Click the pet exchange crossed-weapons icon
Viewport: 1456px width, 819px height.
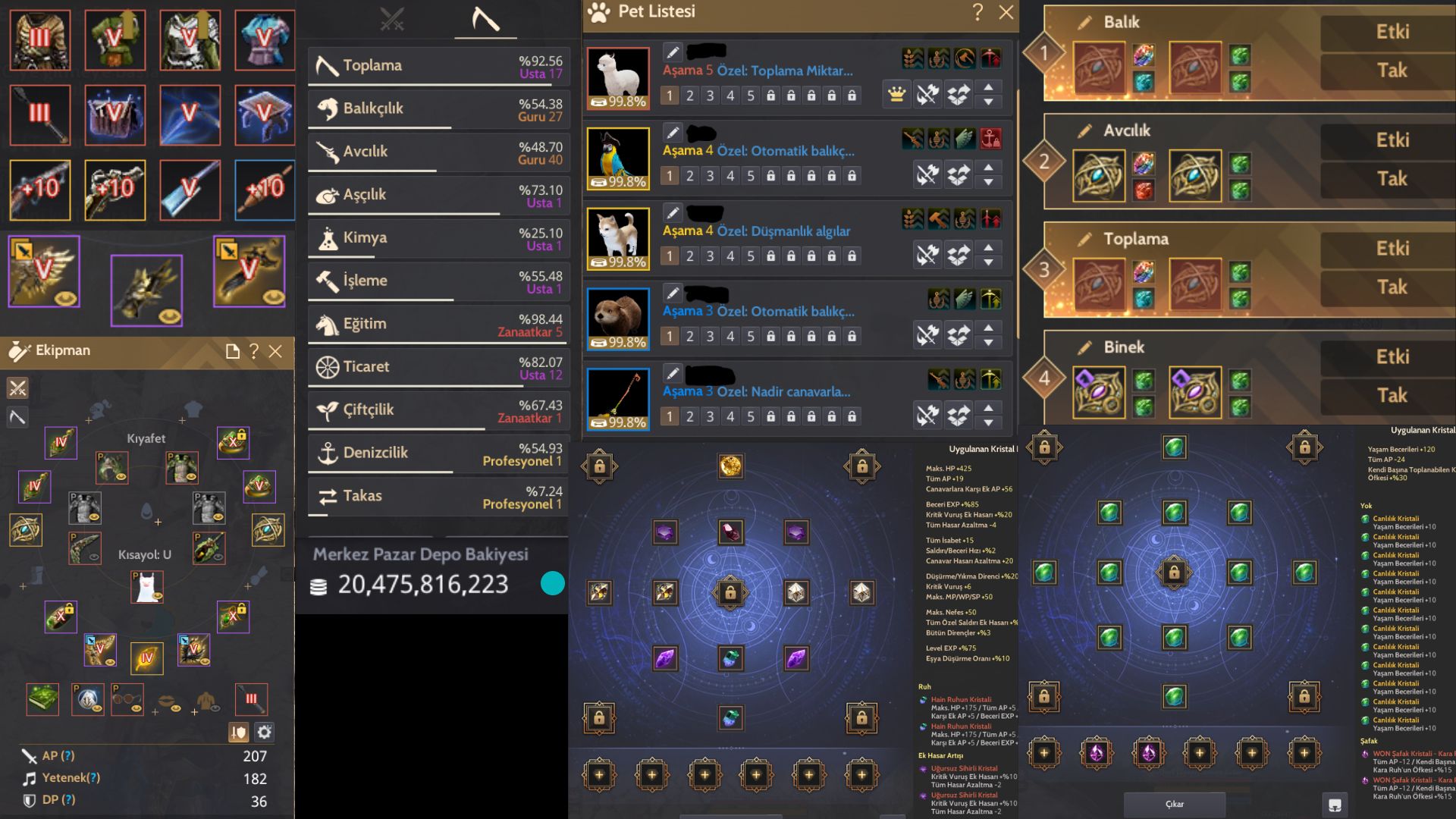pyautogui.click(x=927, y=94)
